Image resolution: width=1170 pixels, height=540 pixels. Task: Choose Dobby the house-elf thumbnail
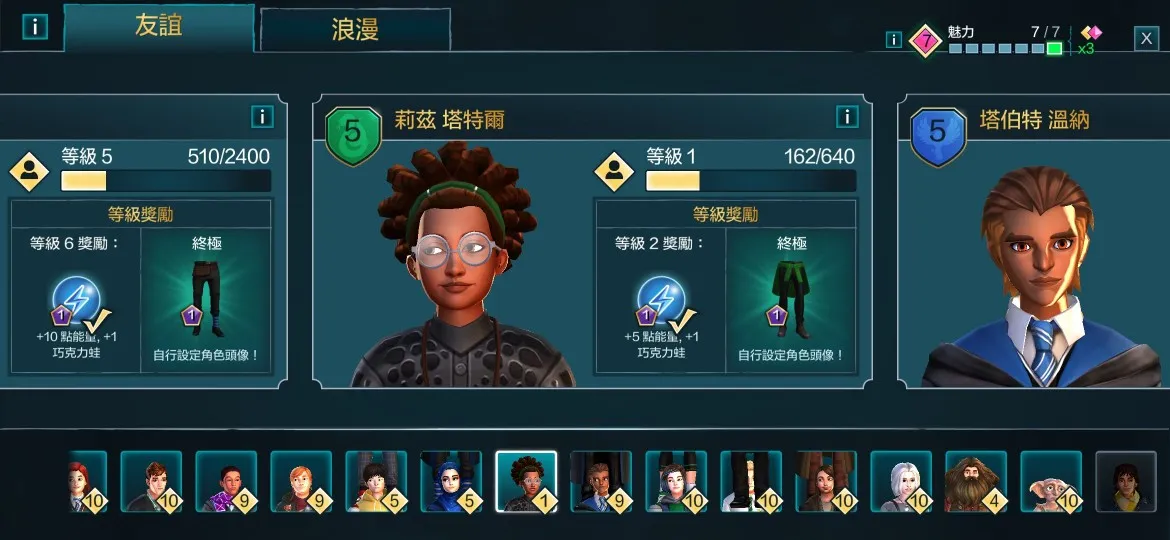1051,481
